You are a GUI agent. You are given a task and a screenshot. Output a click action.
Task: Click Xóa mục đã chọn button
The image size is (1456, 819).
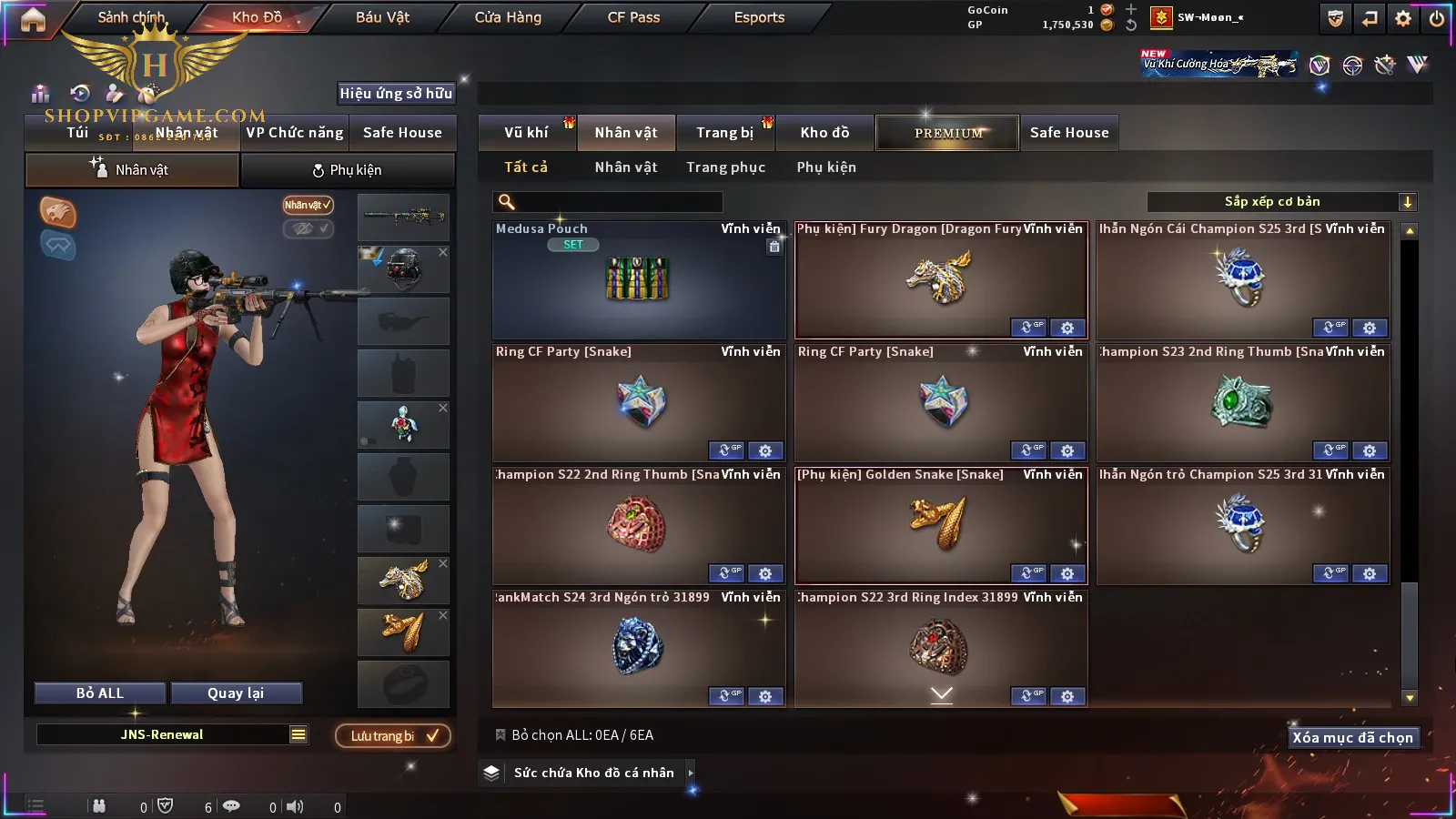[1352, 738]
